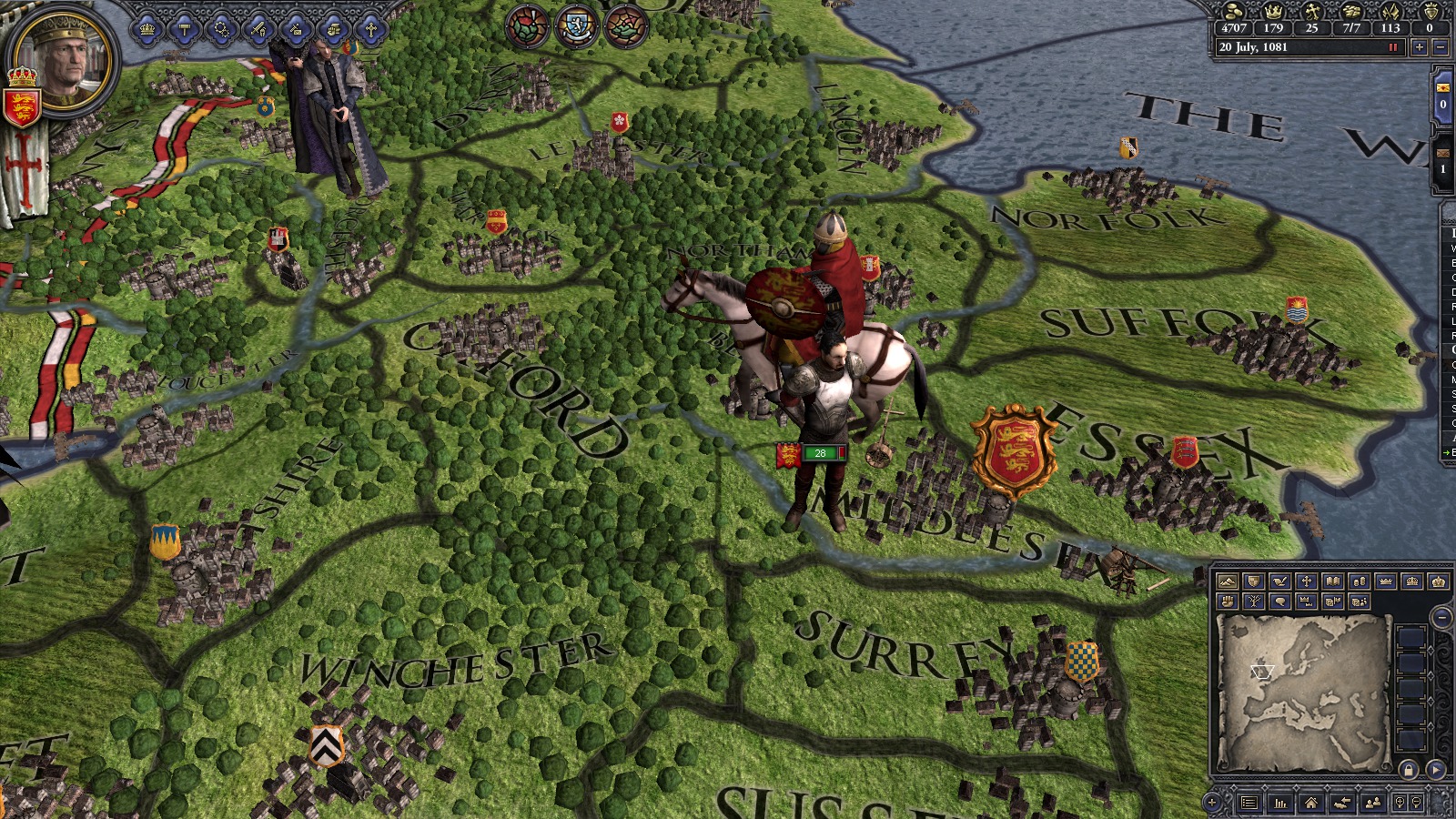Image resolution: width=1456 pixels, height=819 pixels.
Task: Select the terrain map mode
Action: [x=1228, y=581]
